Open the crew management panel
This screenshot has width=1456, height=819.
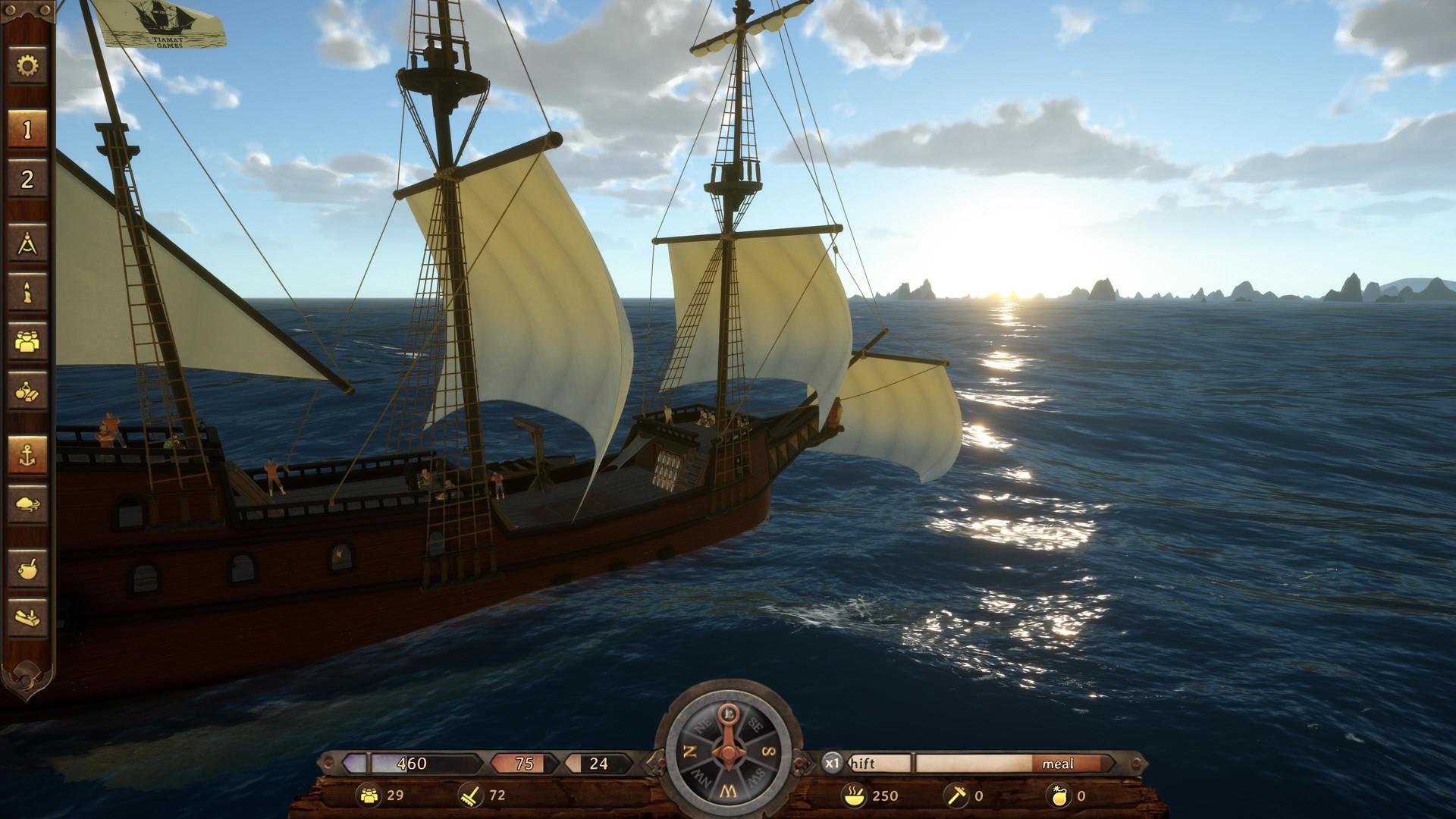coord(27,341)
